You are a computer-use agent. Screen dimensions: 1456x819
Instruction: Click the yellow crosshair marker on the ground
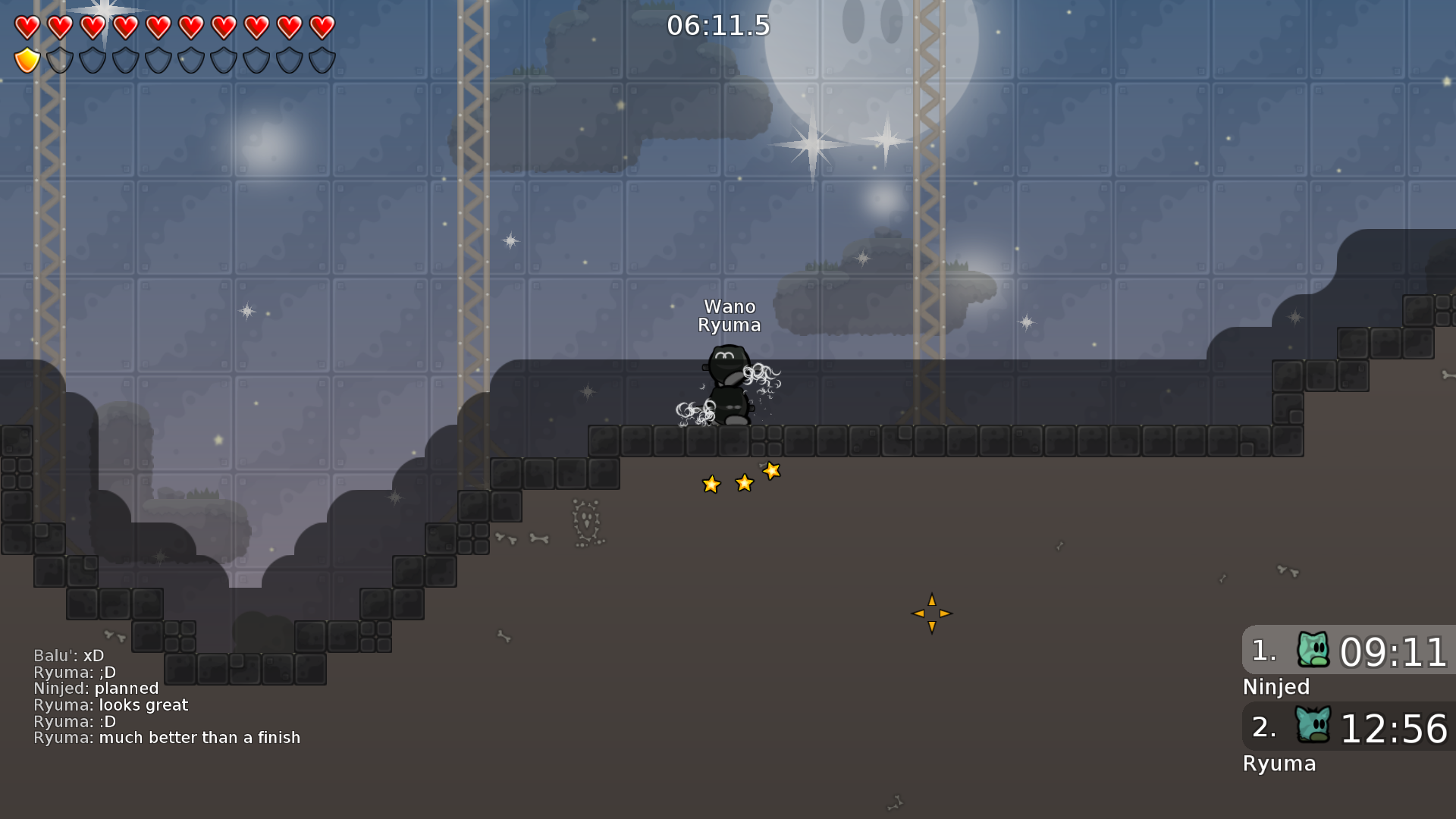click(931, 613)
